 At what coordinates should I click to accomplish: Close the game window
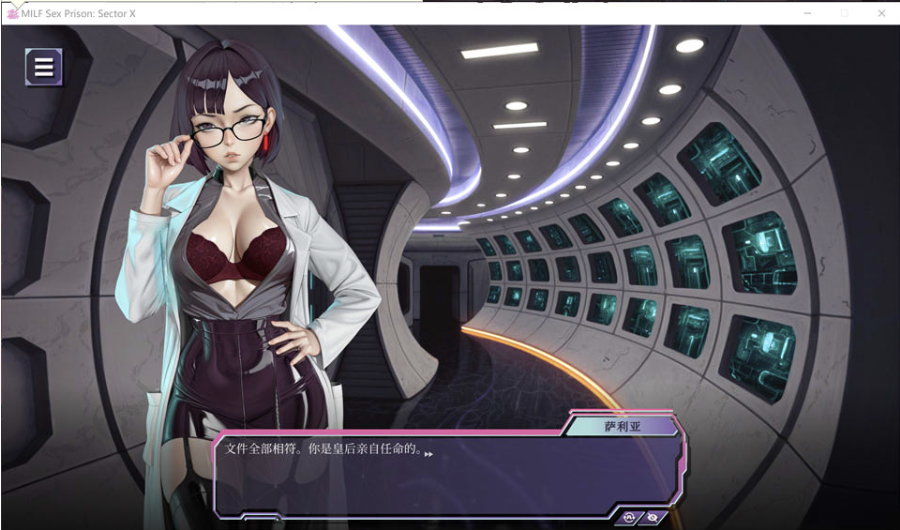point(881,12)
